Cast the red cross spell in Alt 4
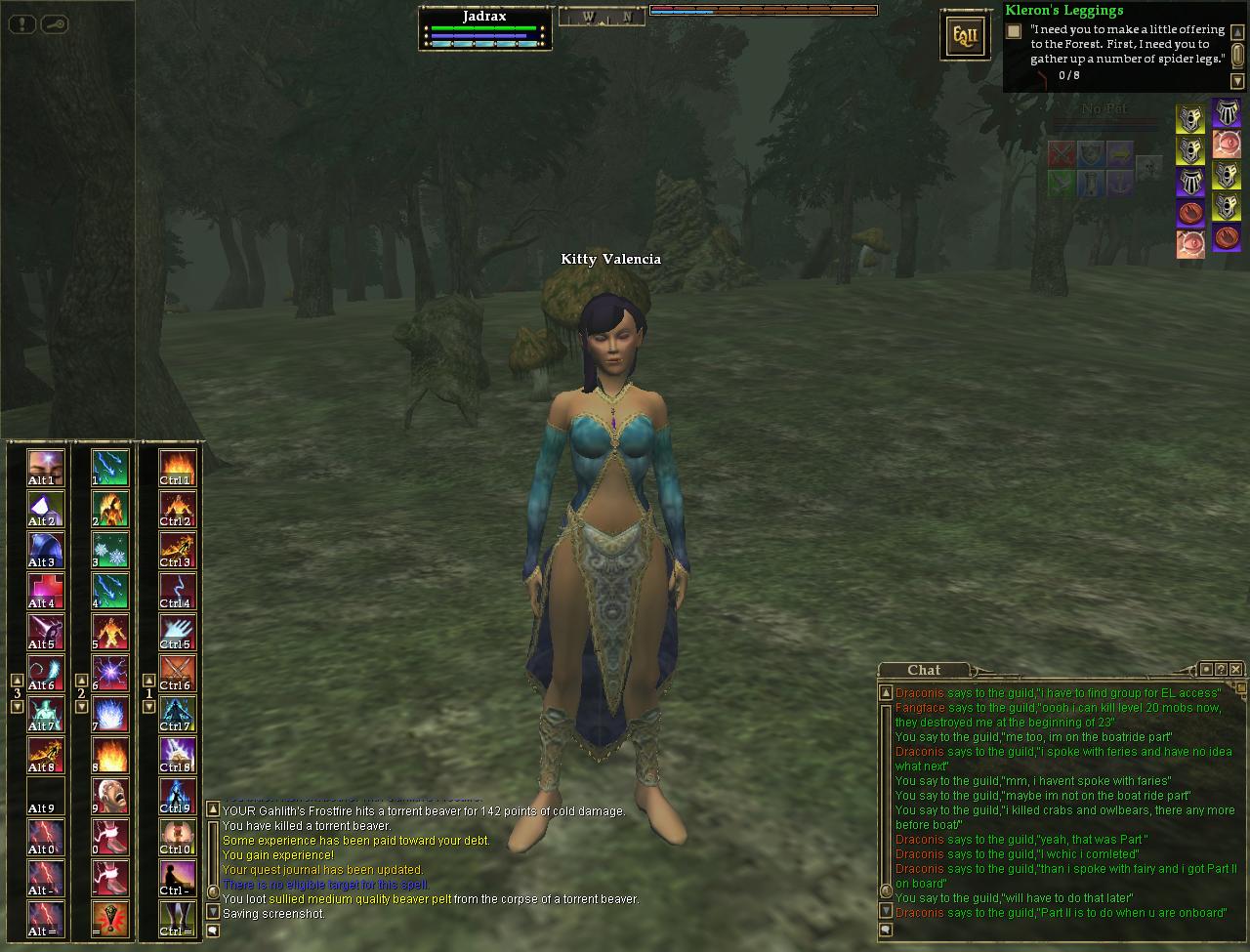 pos(45,591)
